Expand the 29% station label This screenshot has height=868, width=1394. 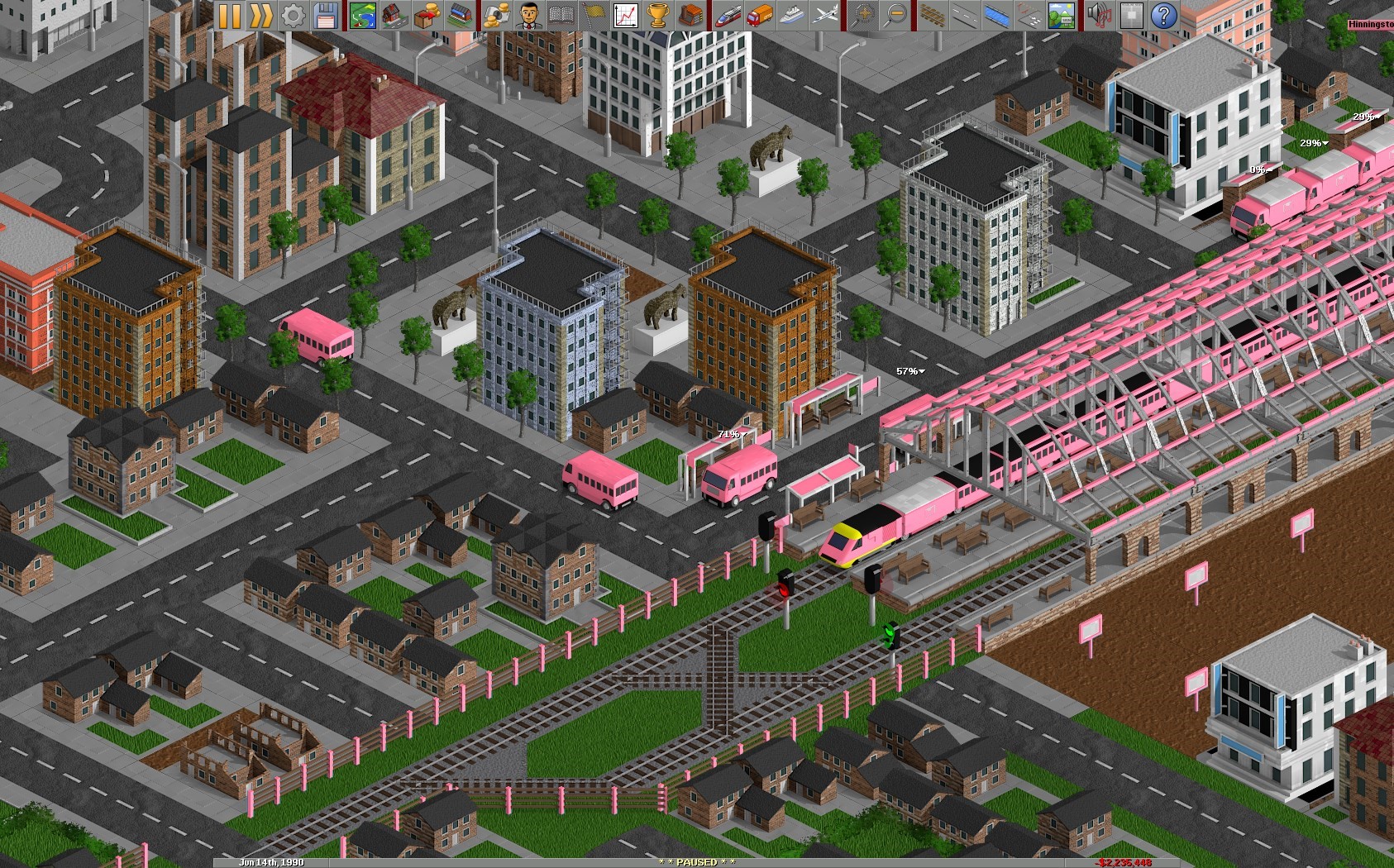[x=1314, y=142]
